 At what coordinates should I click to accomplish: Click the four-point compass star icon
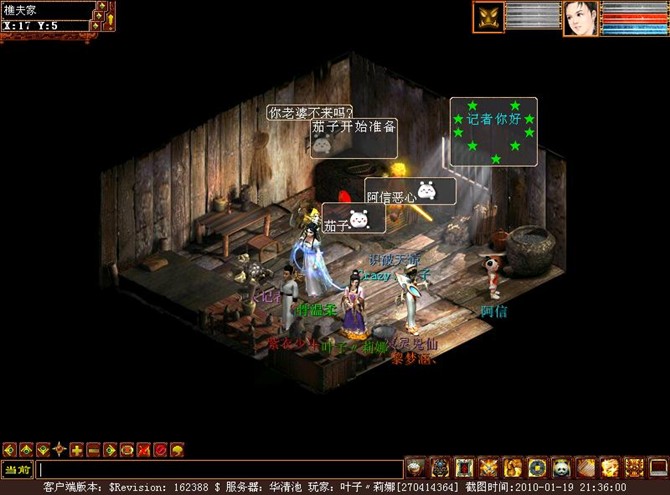[59, 449]
